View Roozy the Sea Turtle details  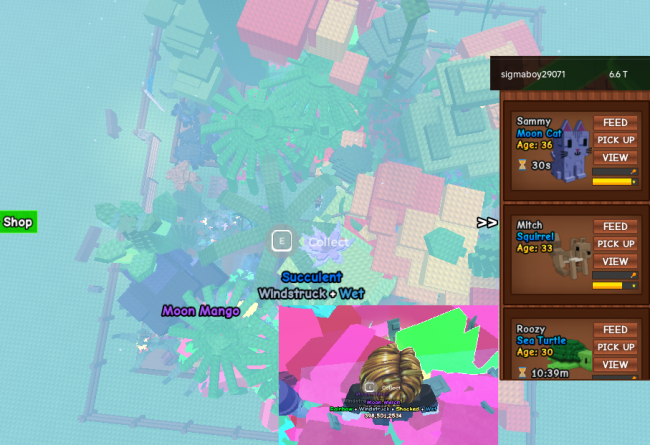pyautogui.click(x=615, y=364)
